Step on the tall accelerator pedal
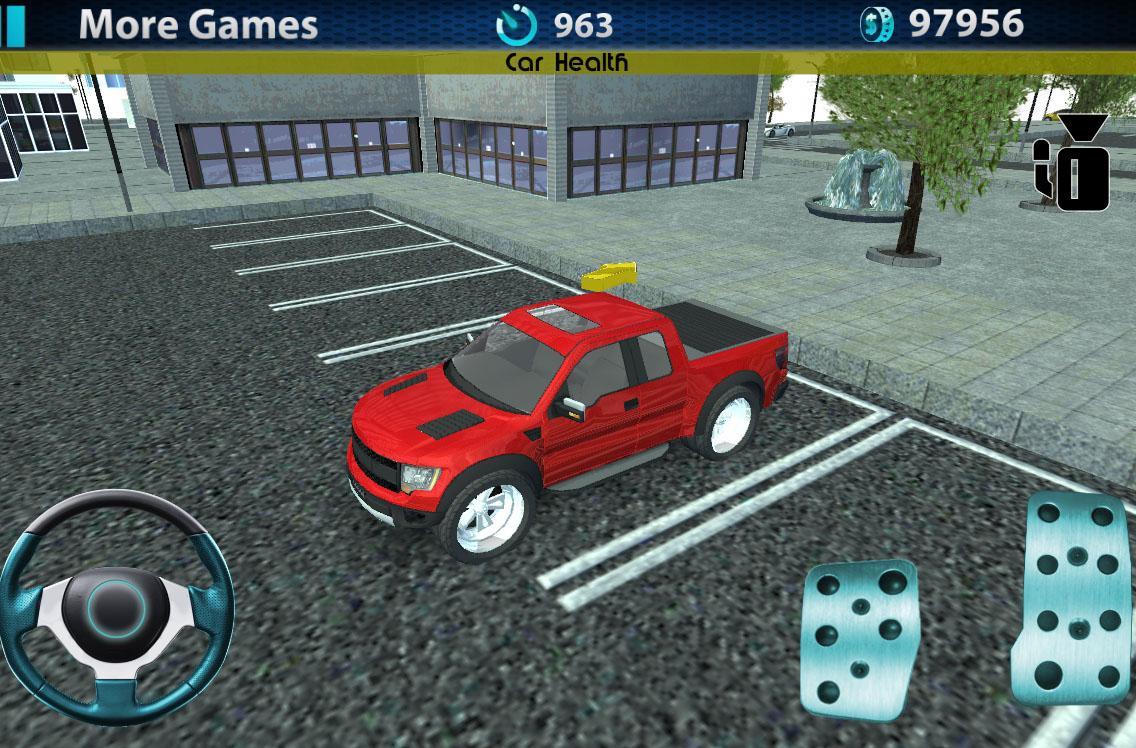Image resolution: width=1136 pixels, height=748 pixels. tap(1074, 598)
